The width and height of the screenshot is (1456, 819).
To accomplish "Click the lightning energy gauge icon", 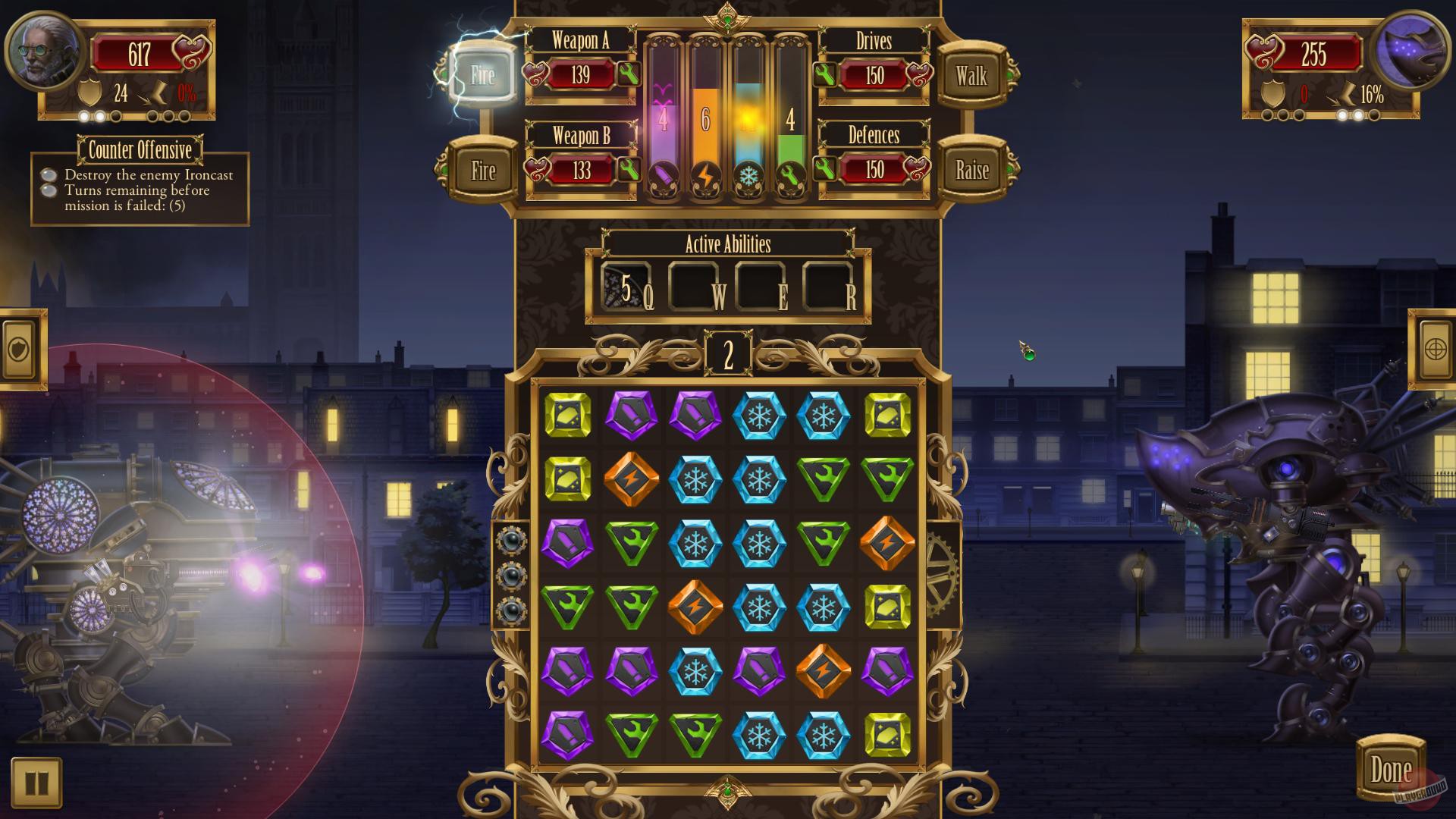I will 704,175.
